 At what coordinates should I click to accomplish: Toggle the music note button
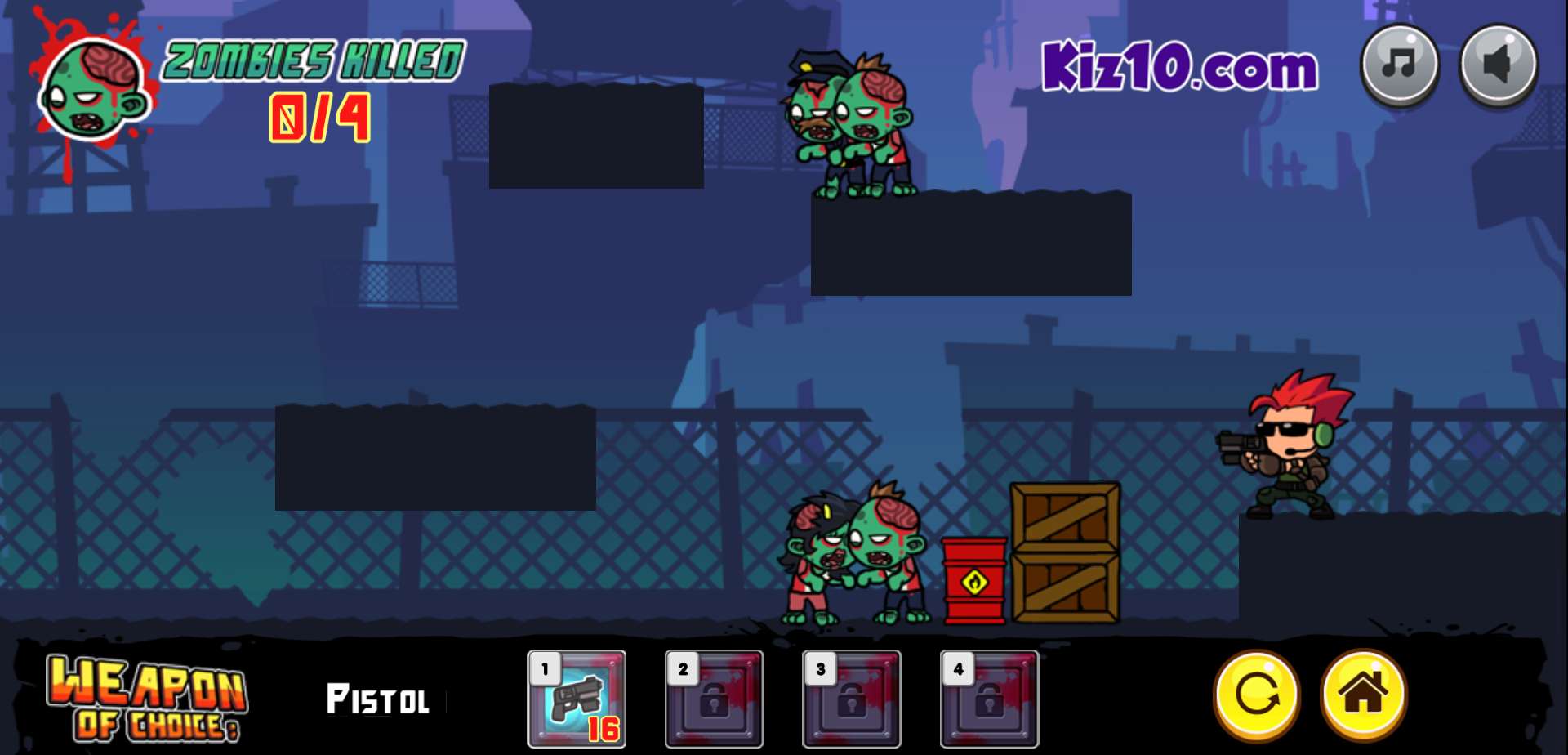(1399, 64)
